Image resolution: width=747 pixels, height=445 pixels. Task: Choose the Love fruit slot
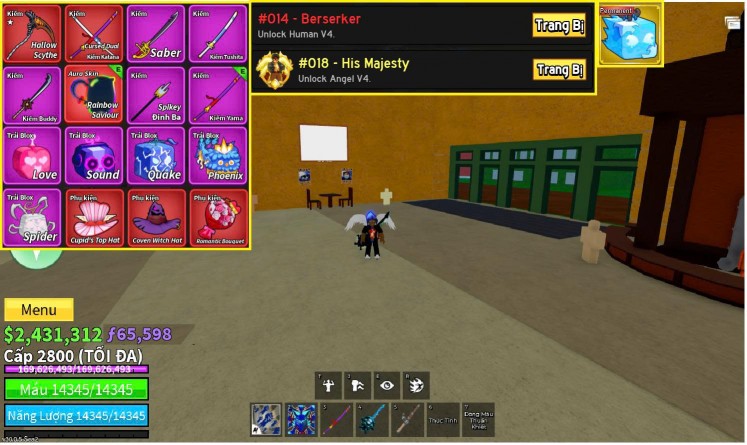coord(32,157)
